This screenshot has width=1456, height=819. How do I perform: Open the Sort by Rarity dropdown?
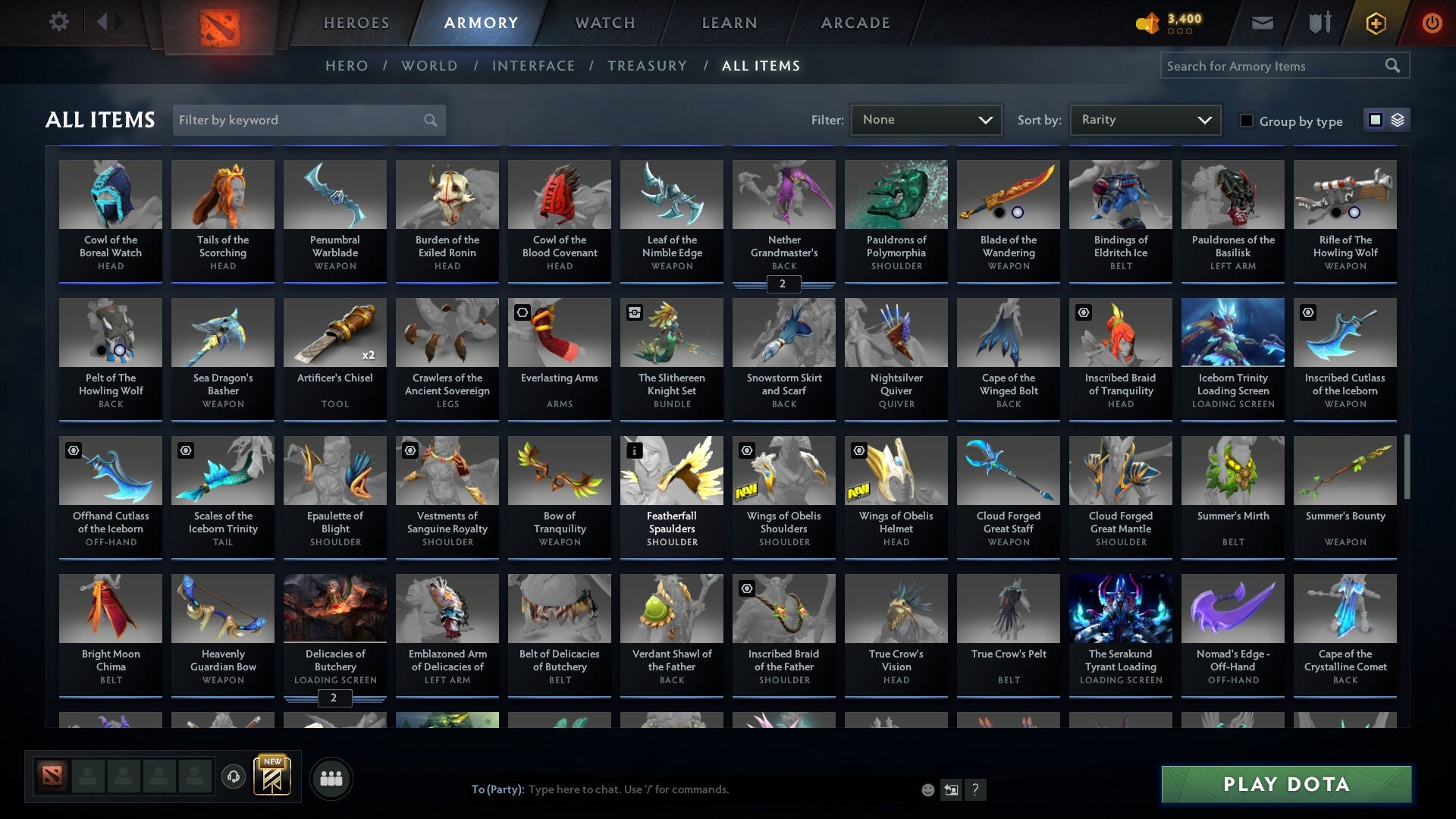1144,119
